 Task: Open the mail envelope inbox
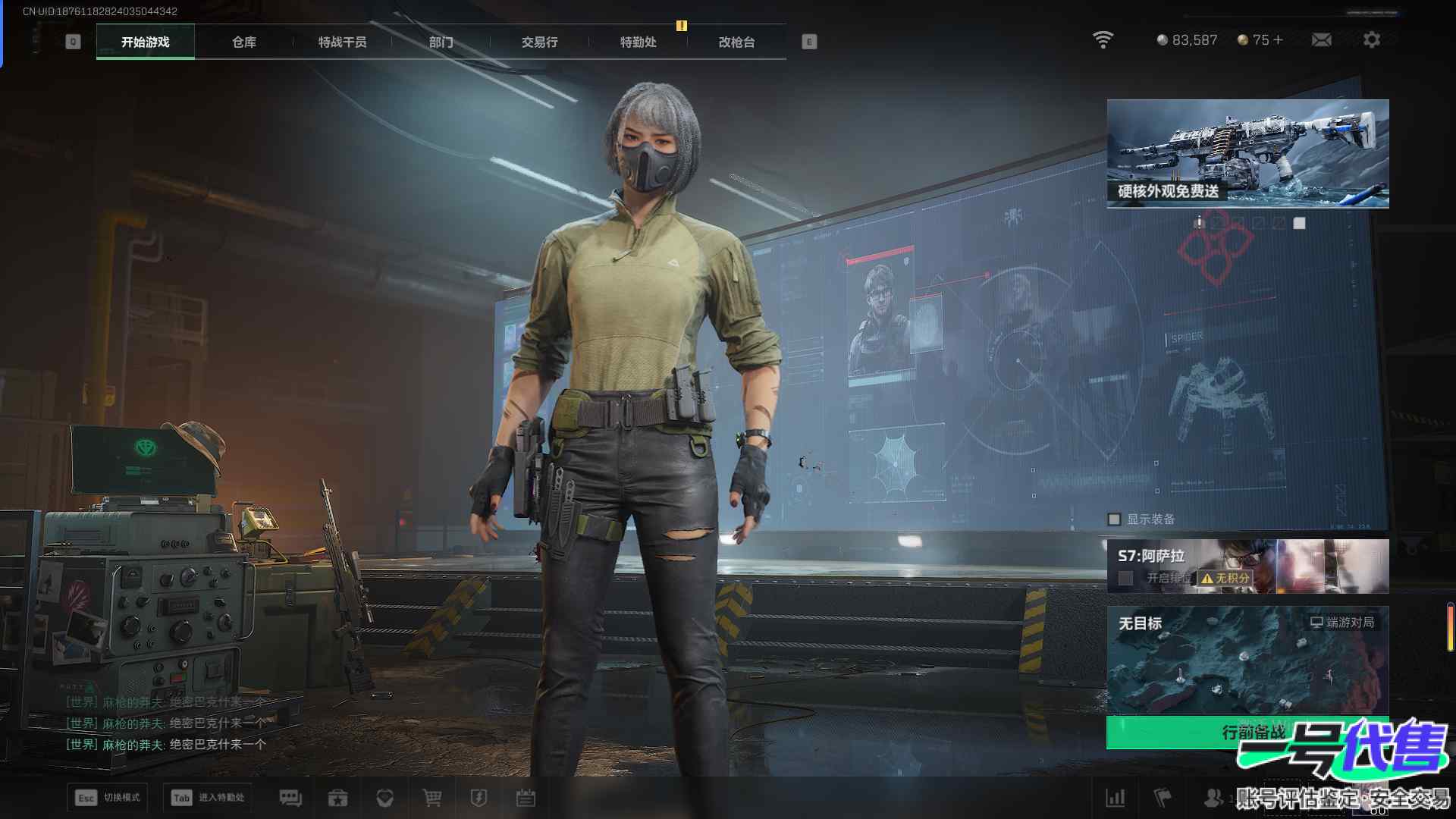(1321, 39)
